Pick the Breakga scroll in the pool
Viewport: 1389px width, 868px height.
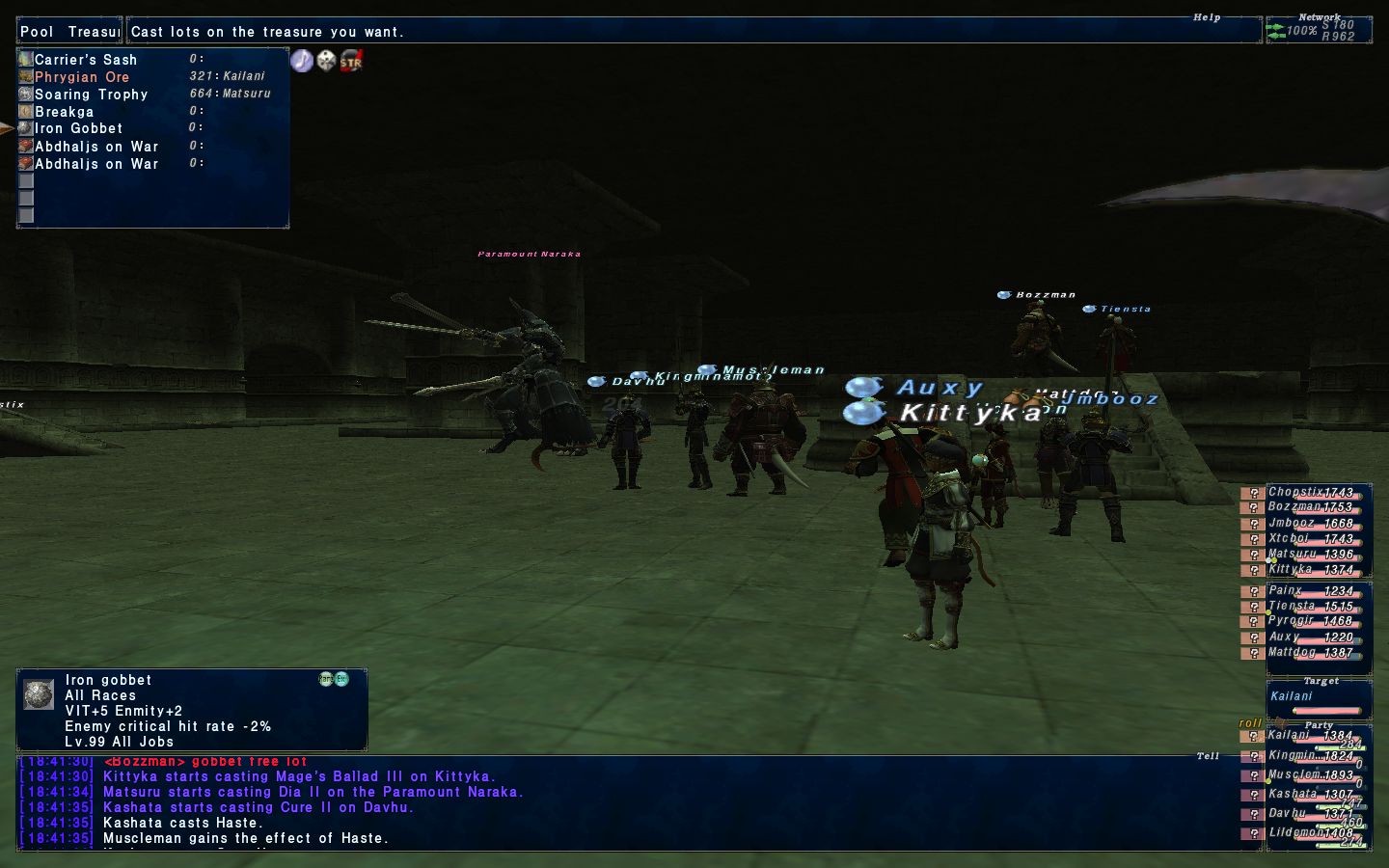(x=64, y=112)
